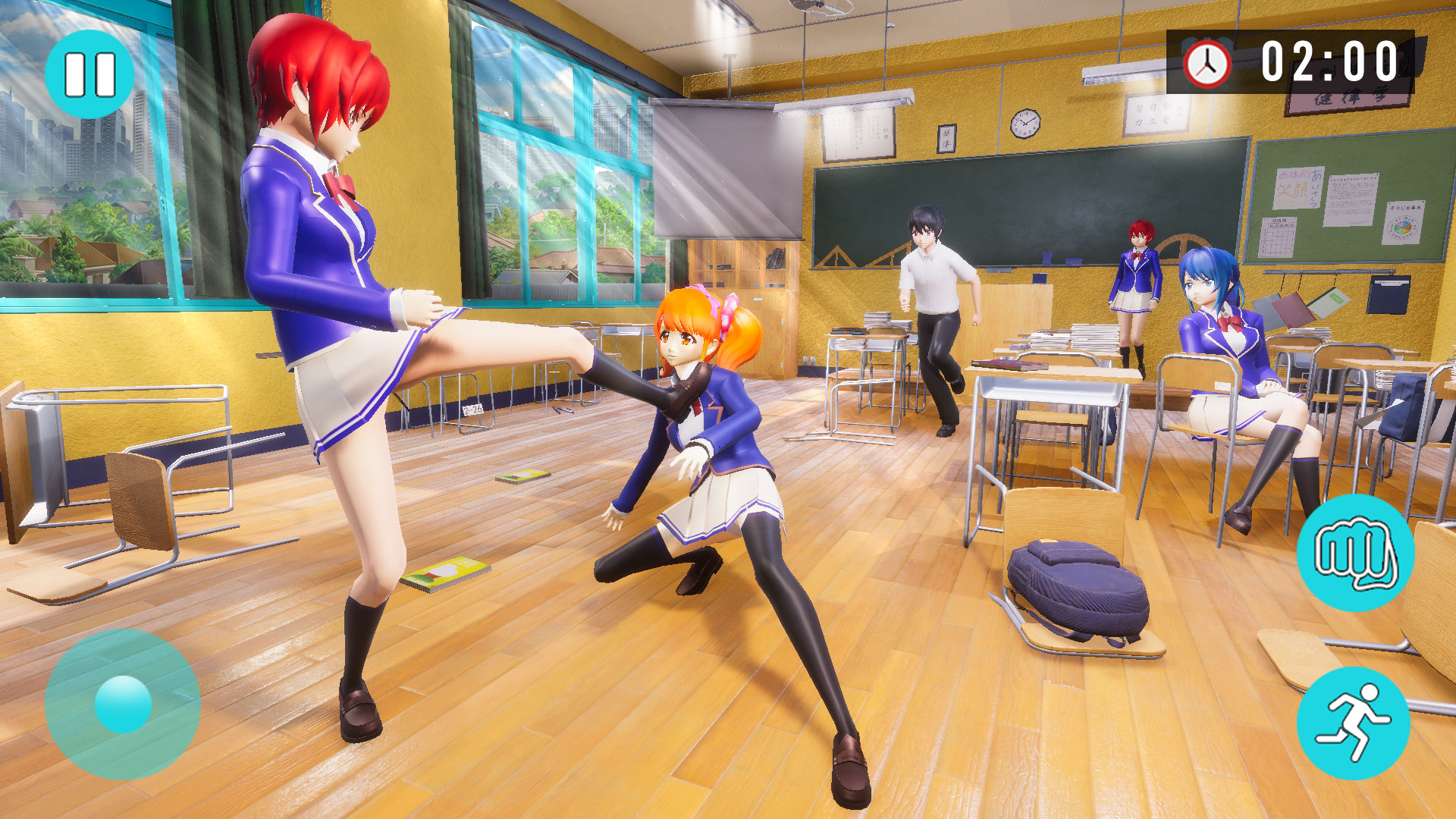Viewport: 1456px width, 819px height.
Task: Tap the 02:00 countdown timer display
Action: coord(1327,59)
